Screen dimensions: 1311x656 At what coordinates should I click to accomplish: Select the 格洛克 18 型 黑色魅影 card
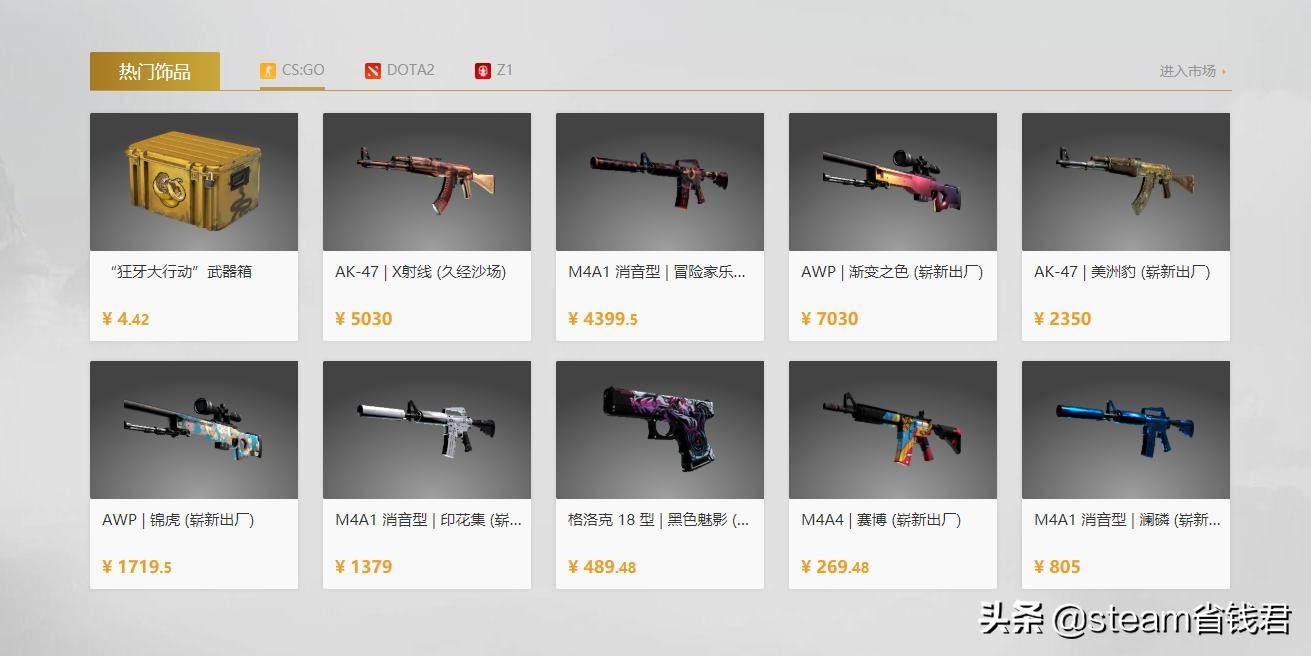tap(660, 474)
